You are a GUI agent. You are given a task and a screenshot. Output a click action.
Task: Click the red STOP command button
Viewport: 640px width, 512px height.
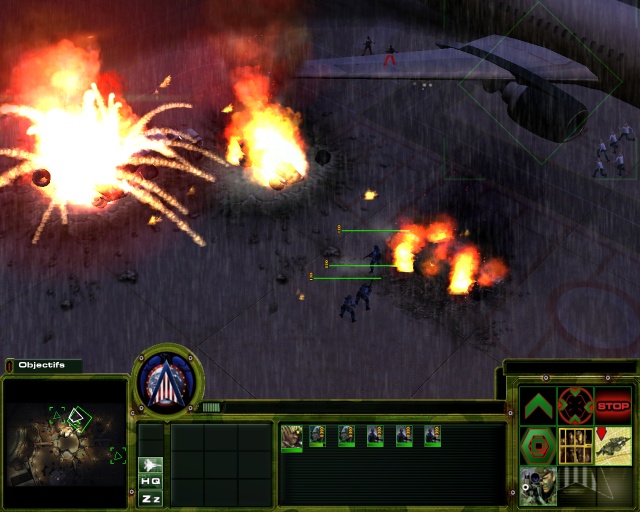(613, 406)
